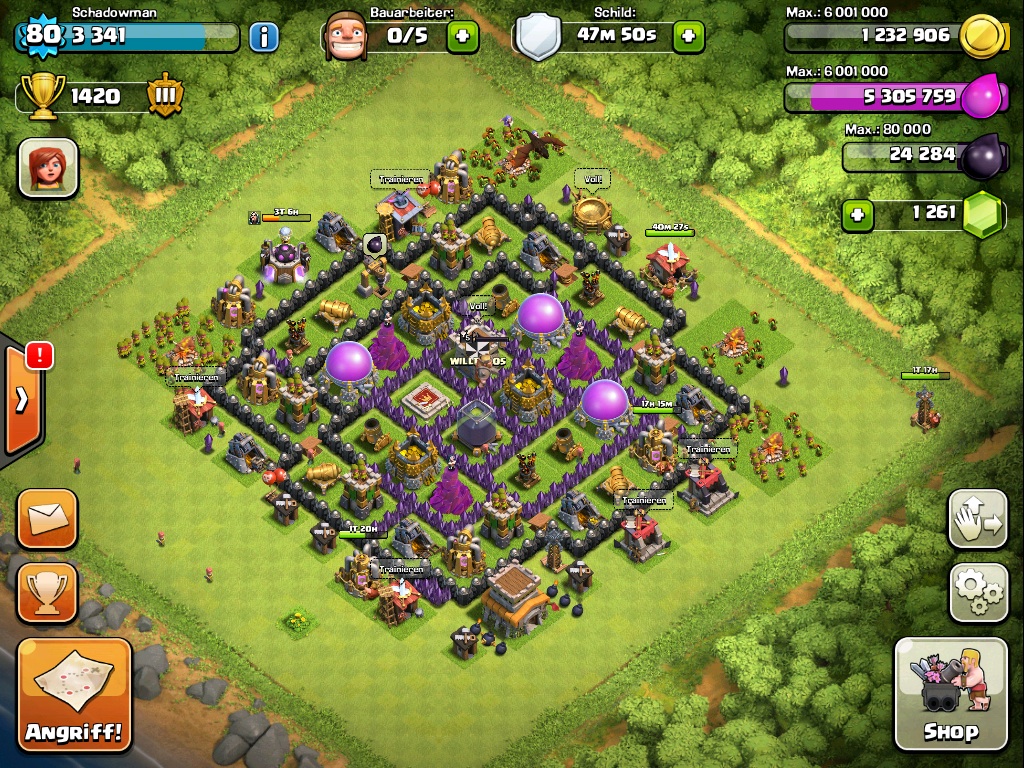
Task: Add a builder with the green plus
Action: point(461,37)
